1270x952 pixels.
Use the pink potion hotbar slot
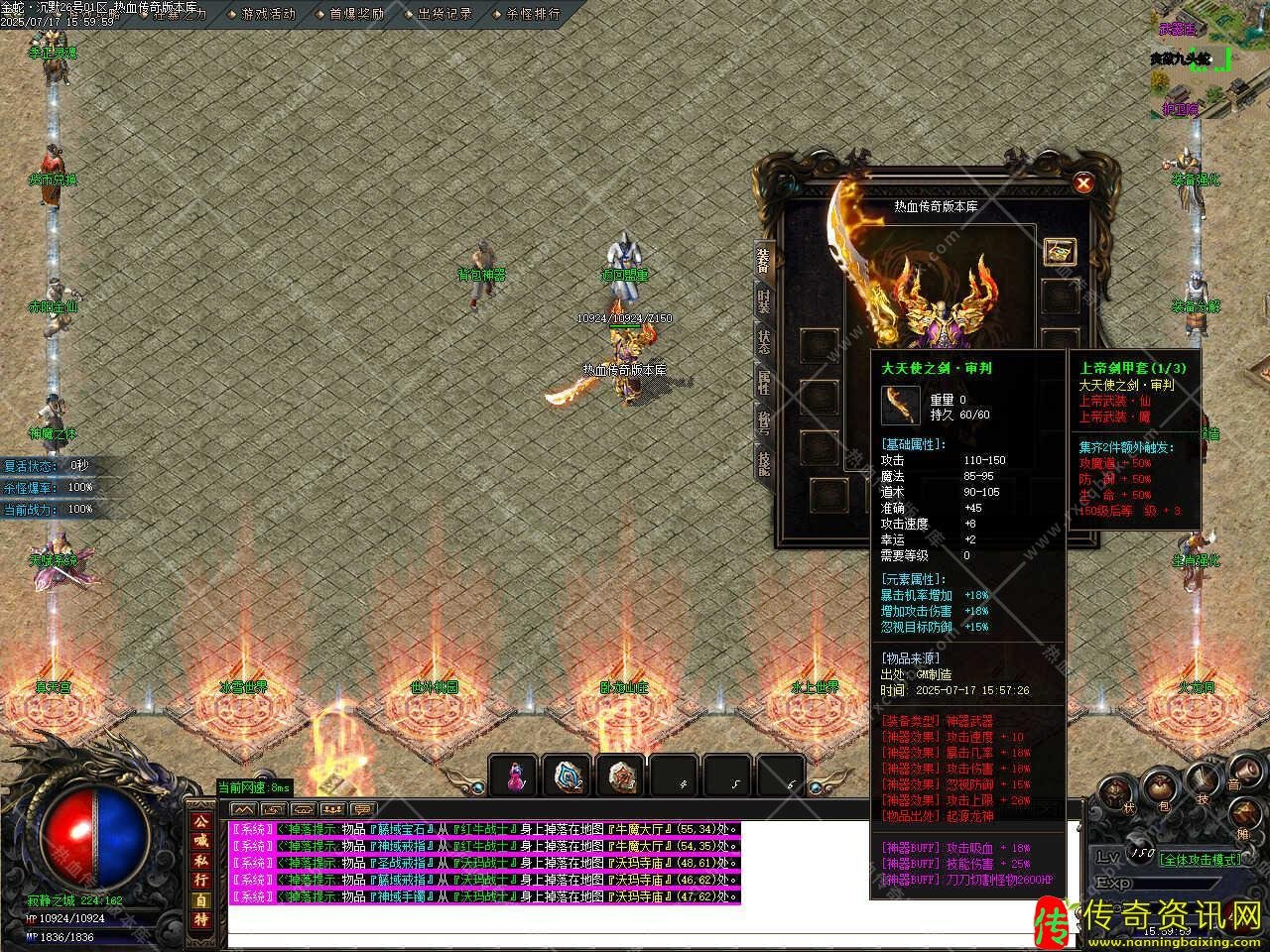(x=514, y=776)
